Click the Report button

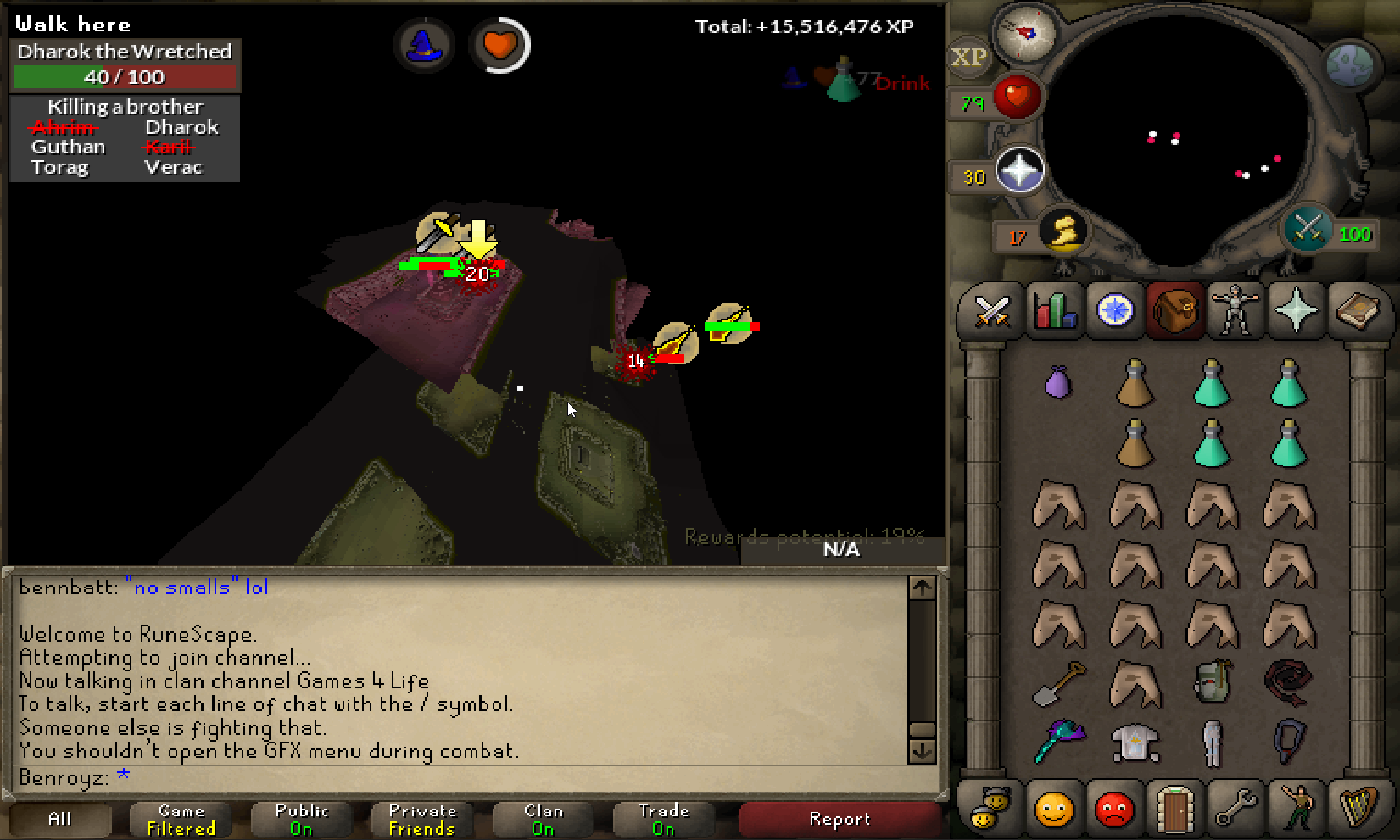[x=839, y=819]
